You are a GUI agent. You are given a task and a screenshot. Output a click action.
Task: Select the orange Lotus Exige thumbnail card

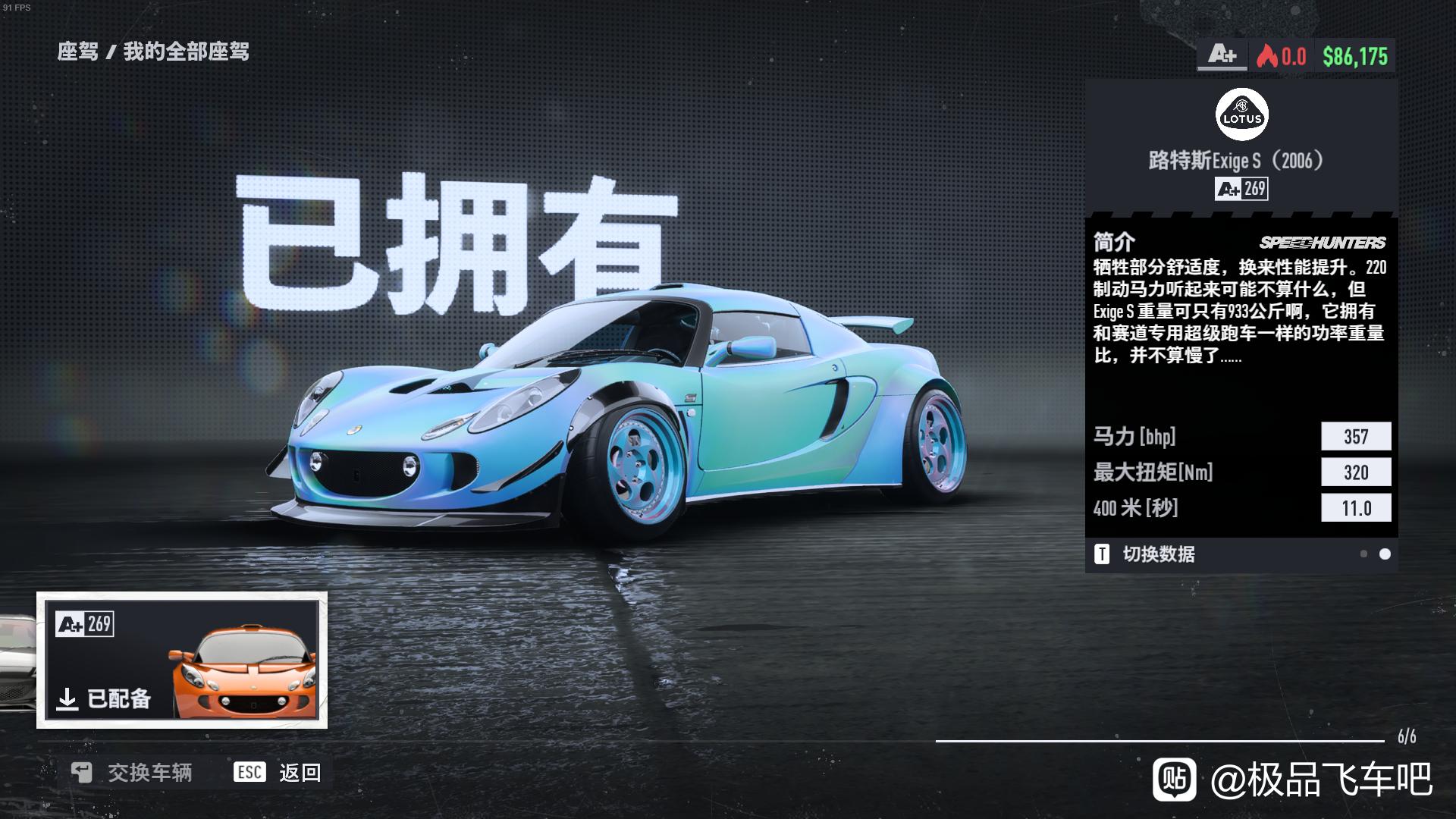click(x=182, y=660)
